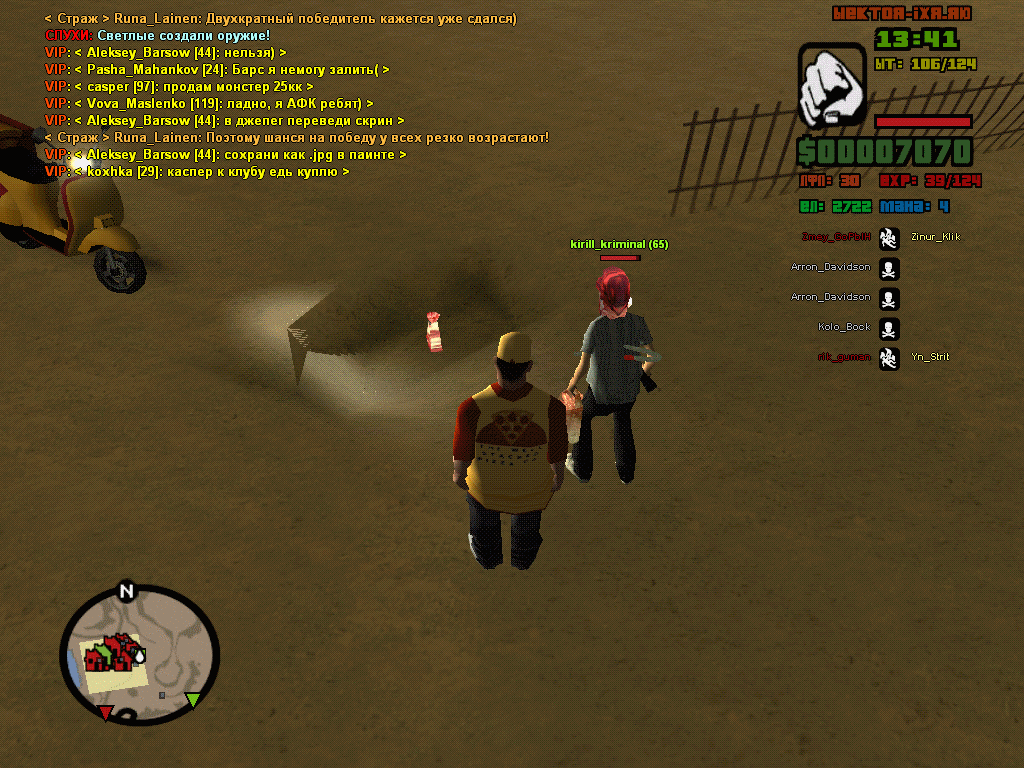This screenshot has height=768, width=1024.
Task: Select Zmey_GoPbIH in the kill feed
Action: coord(836,237)
